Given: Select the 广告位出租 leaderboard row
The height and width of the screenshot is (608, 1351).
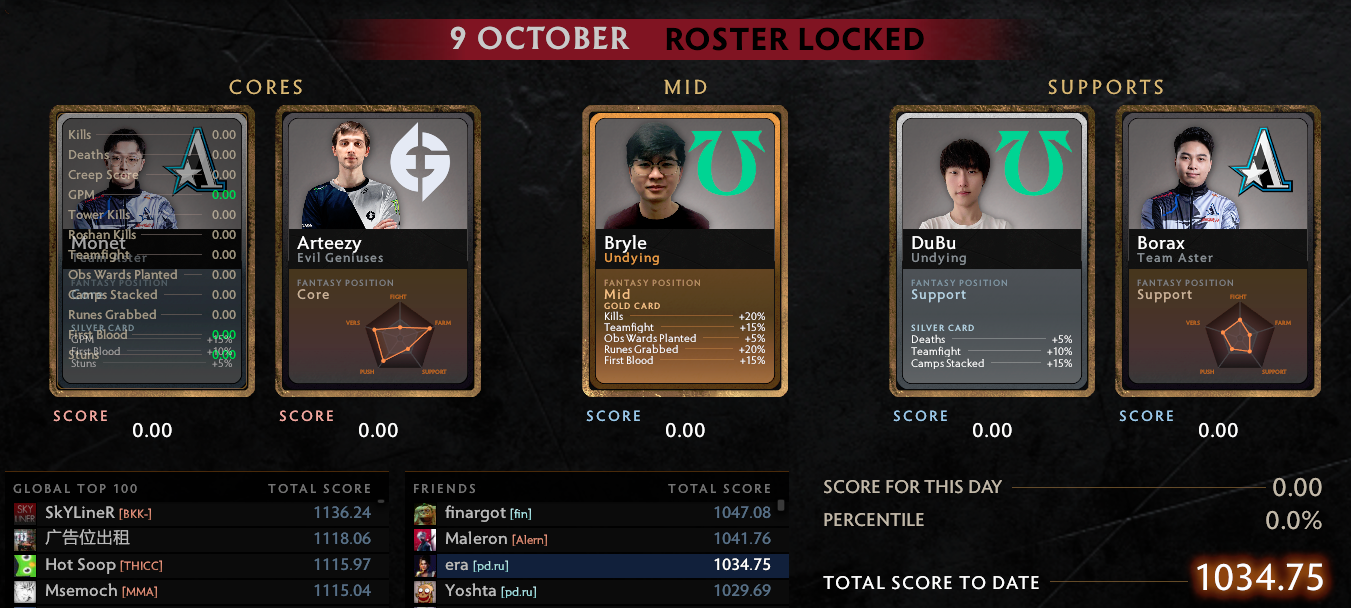Looking at the screenshot, I should click(x=195, y=539).
